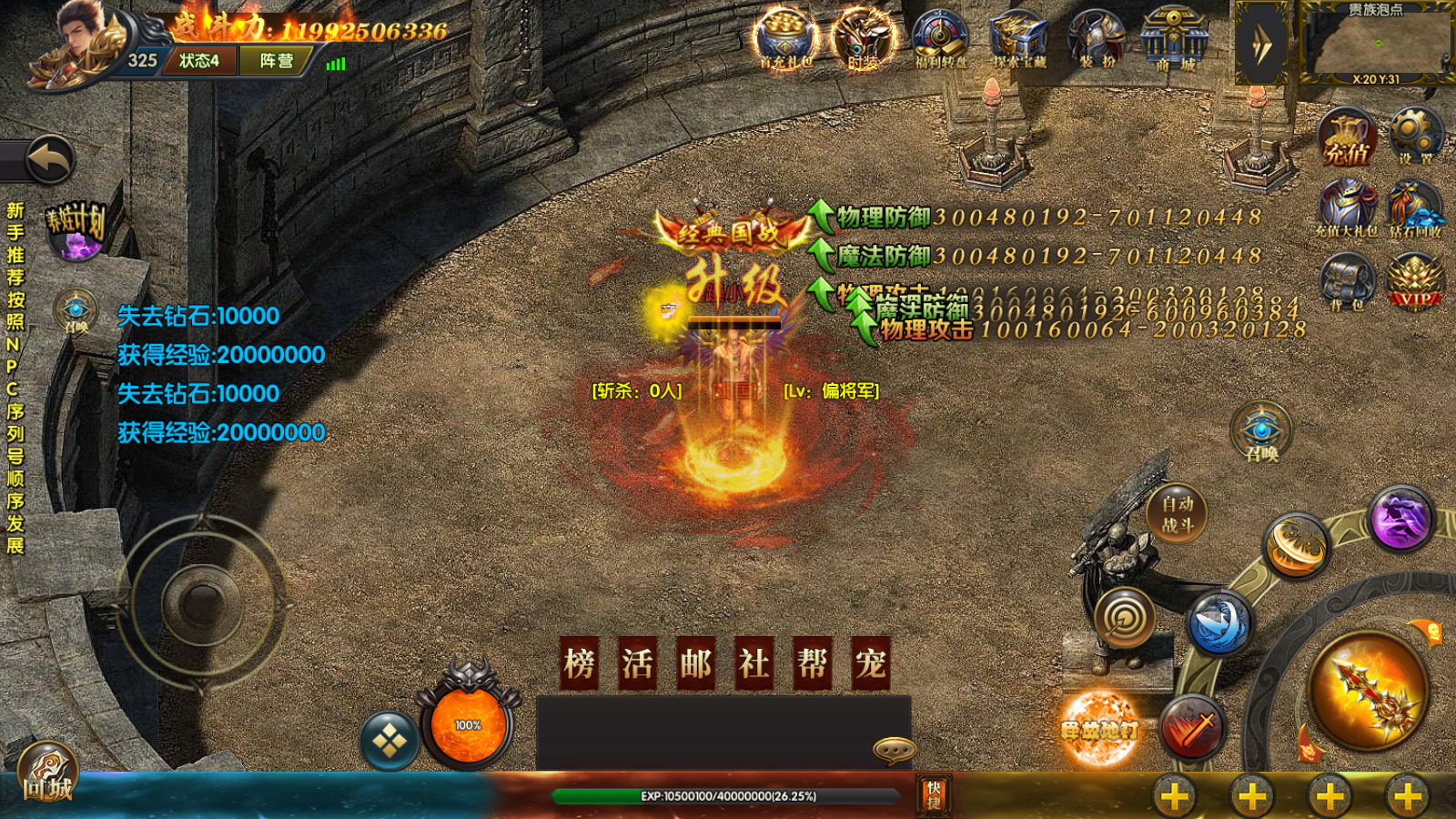Open the 背包 backpack
Screen dimensions: 1456x819
point(1347,281)
